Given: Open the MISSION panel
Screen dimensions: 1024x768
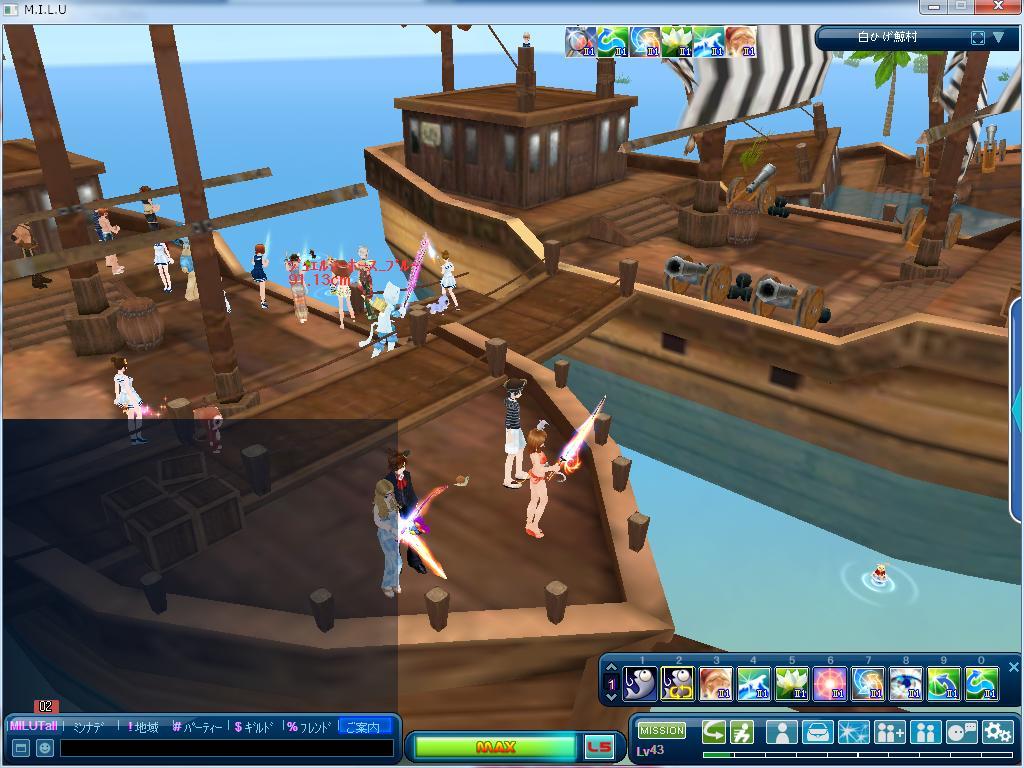Looking at the screenshot, I should pyautogui.click(x=662, y=730).
